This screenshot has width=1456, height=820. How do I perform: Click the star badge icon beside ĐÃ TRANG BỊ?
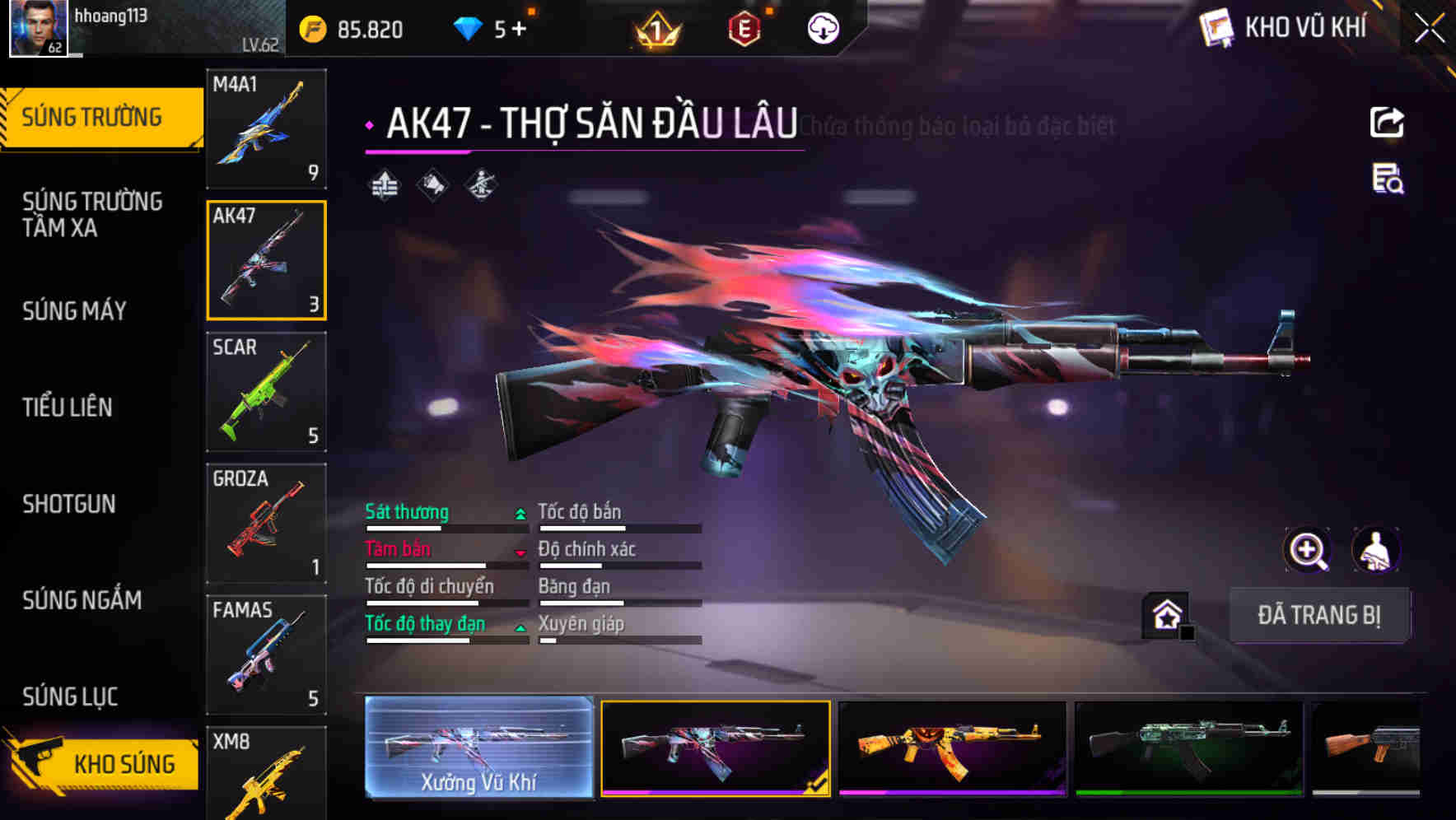1165,614
